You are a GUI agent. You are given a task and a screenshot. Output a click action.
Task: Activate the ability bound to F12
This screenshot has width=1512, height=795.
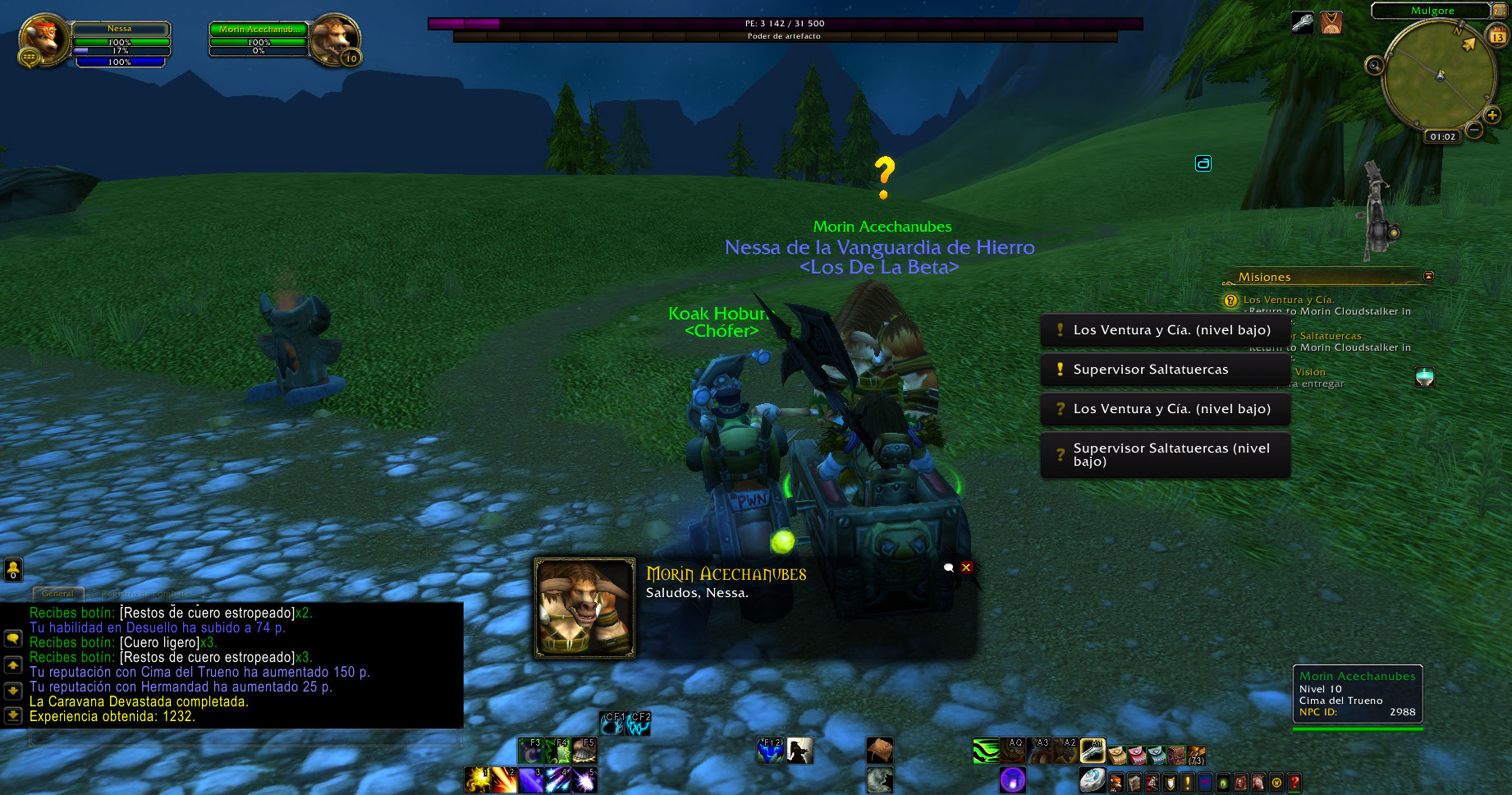coord(770,750)
